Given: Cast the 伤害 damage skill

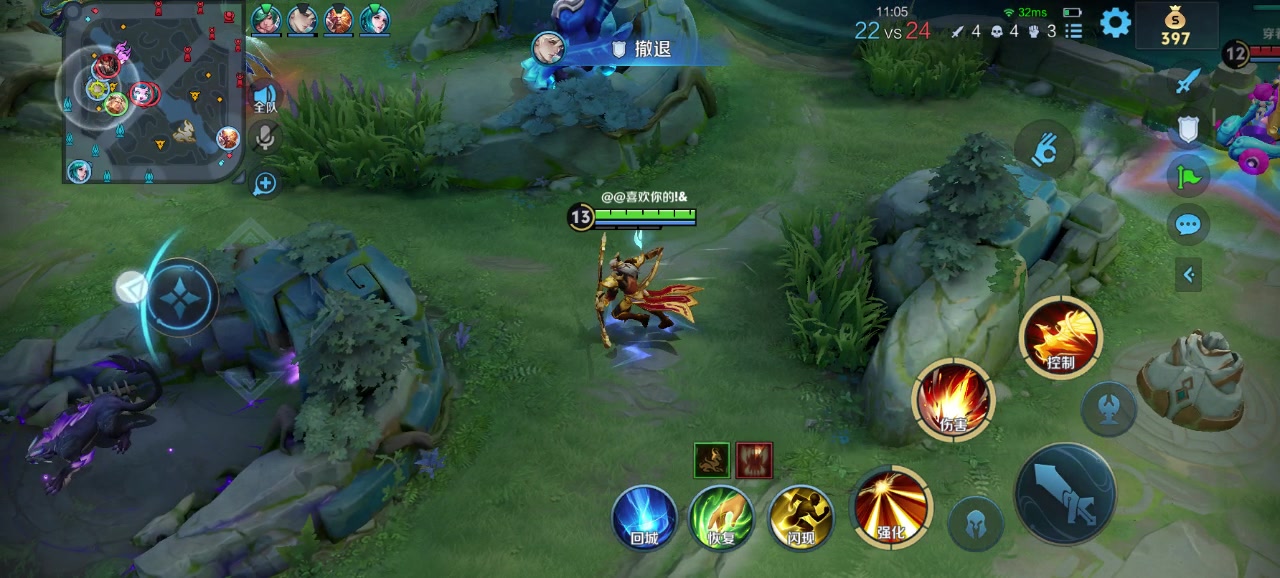Looking at the screenshot, I should pyautogui.click(x=953, y=399).
